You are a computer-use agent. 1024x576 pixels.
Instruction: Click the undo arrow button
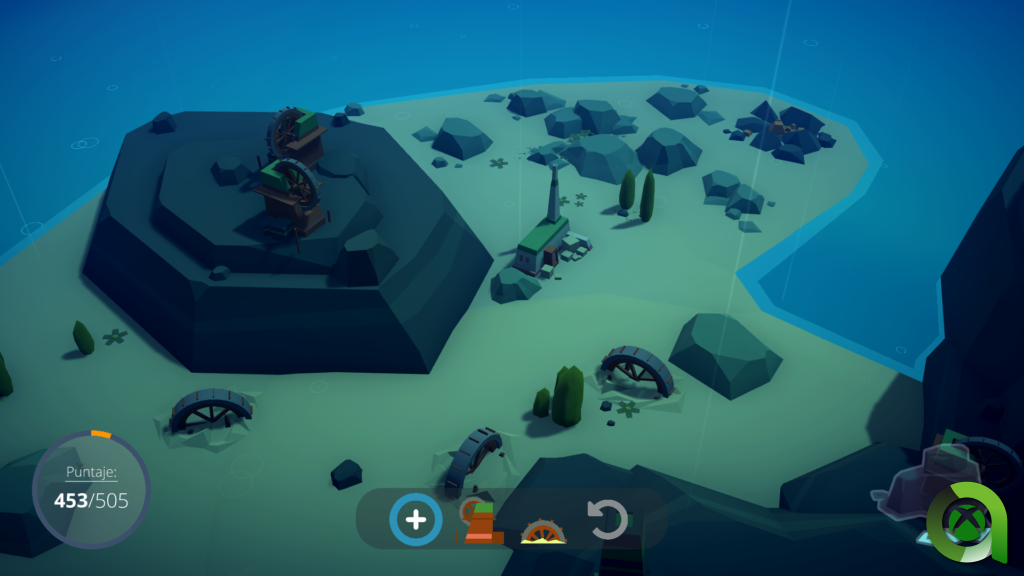(x=607, y=520)
